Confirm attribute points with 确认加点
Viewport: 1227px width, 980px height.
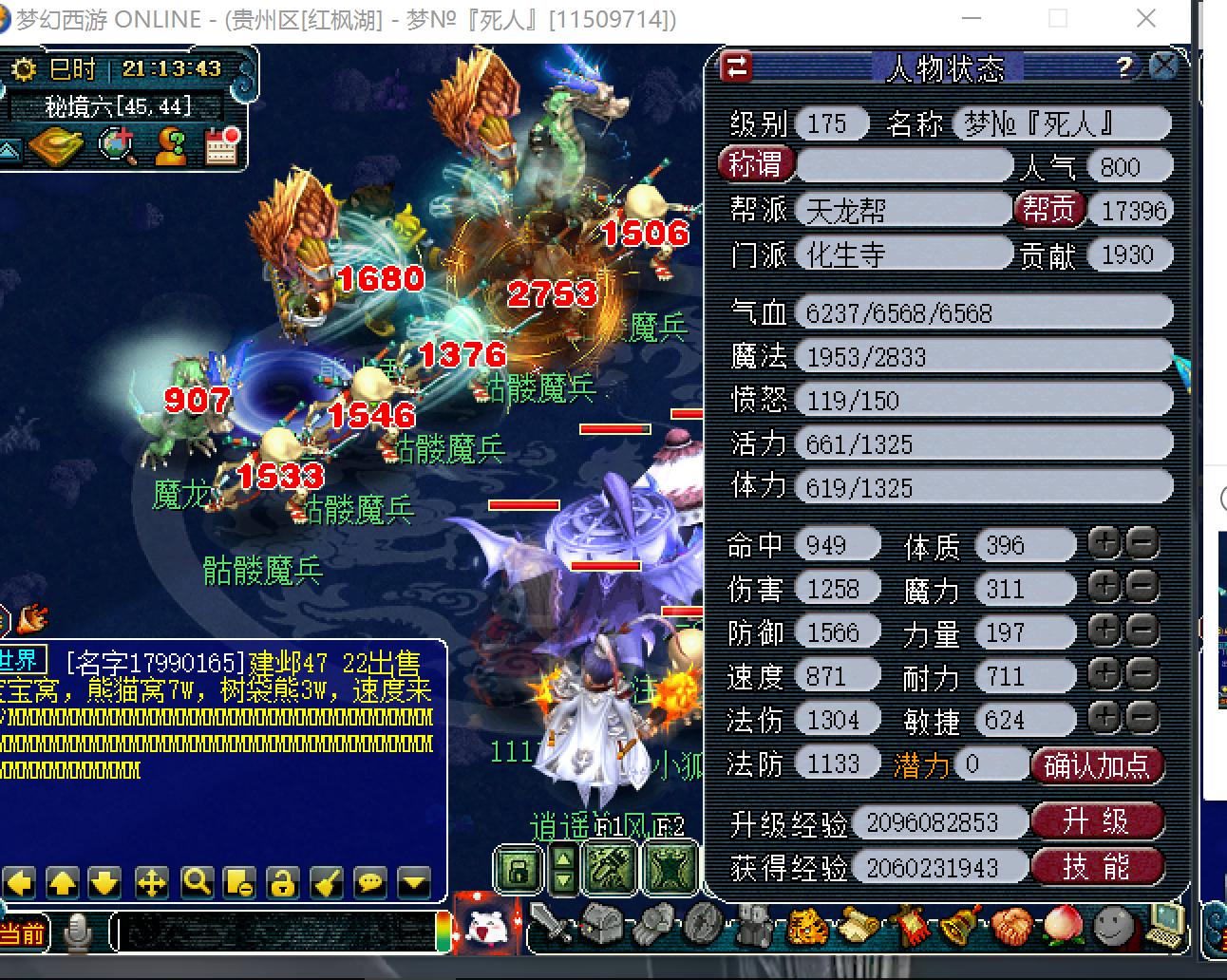[1097, 765]
